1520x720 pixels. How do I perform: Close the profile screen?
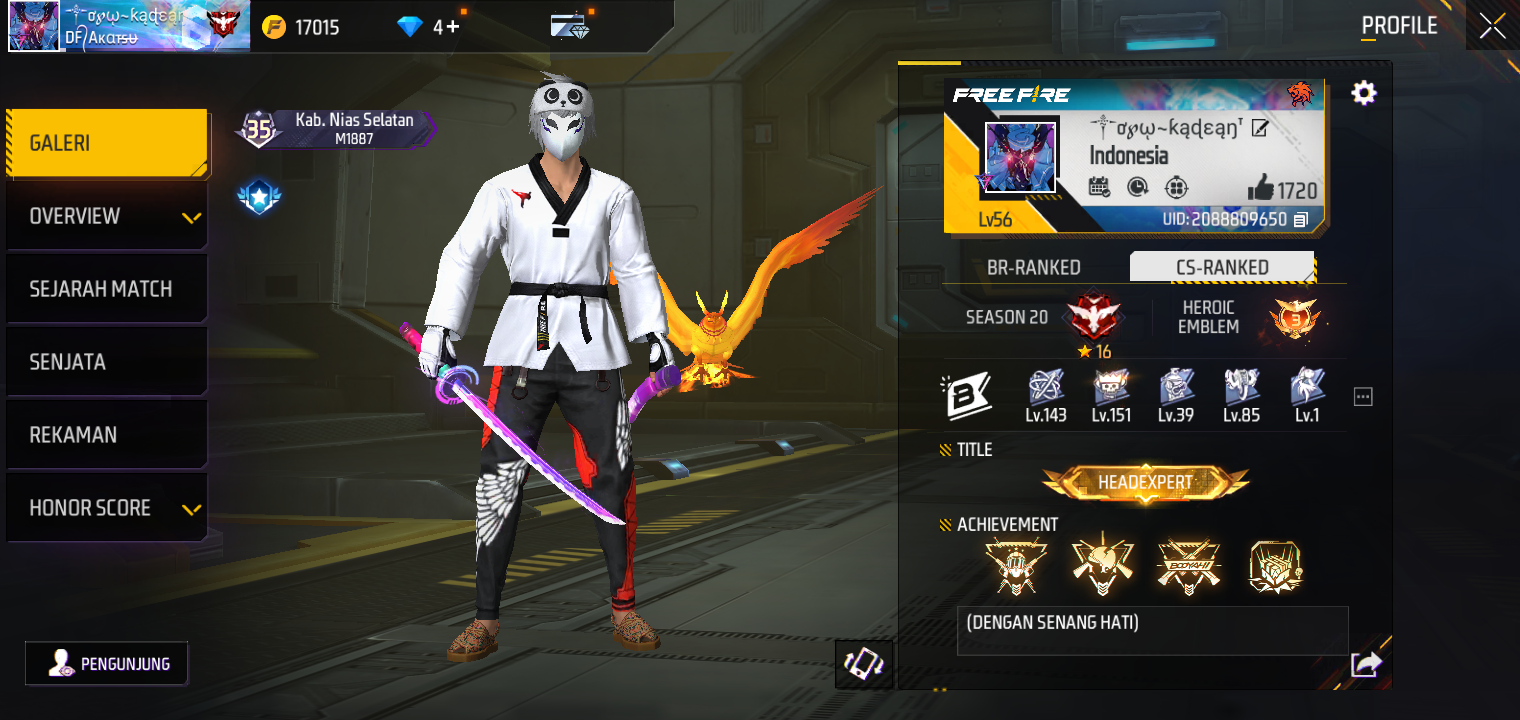click(1492, 26)
